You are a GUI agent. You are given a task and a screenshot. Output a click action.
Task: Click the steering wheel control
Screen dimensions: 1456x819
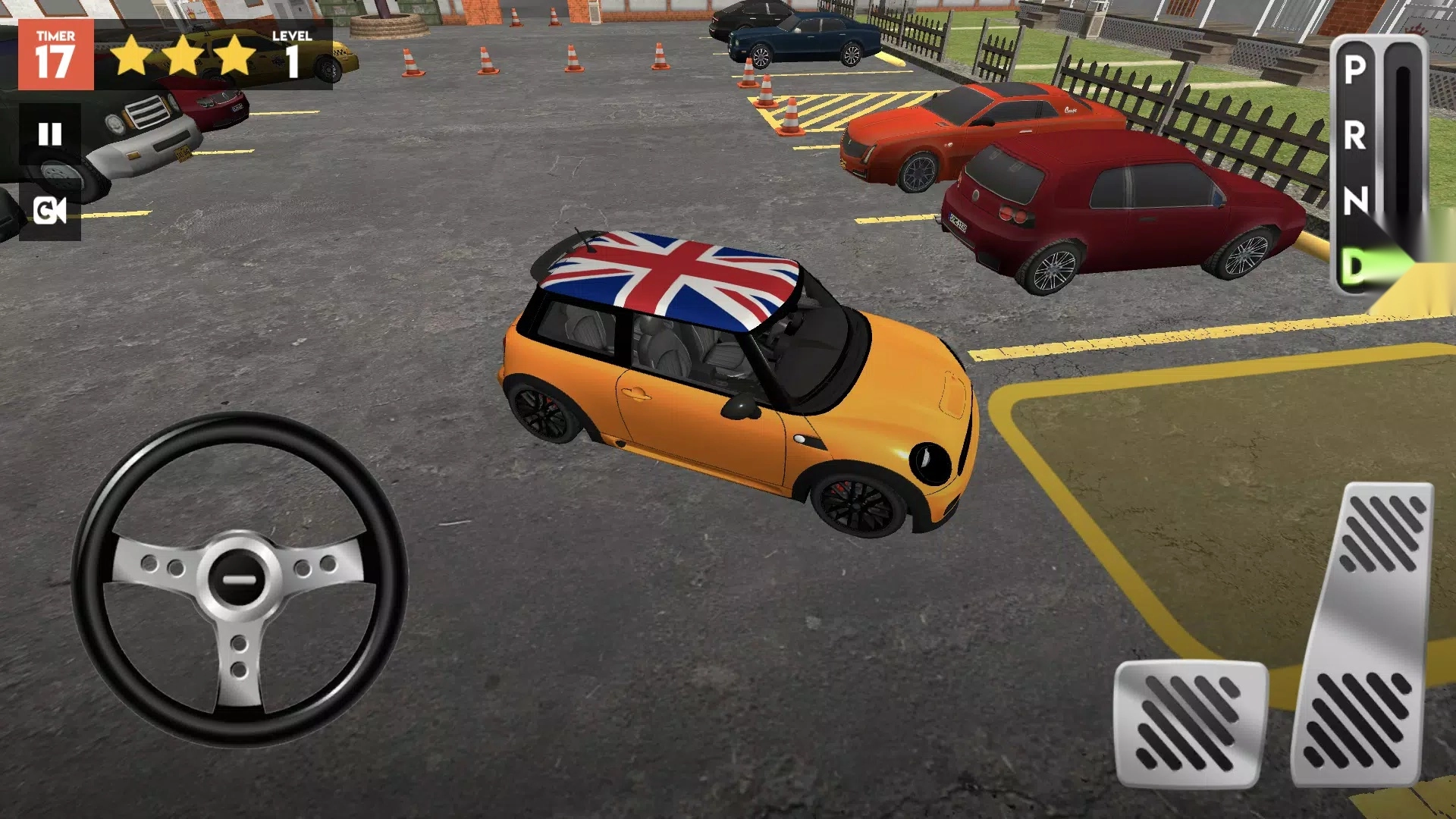(x=240, y=580)
